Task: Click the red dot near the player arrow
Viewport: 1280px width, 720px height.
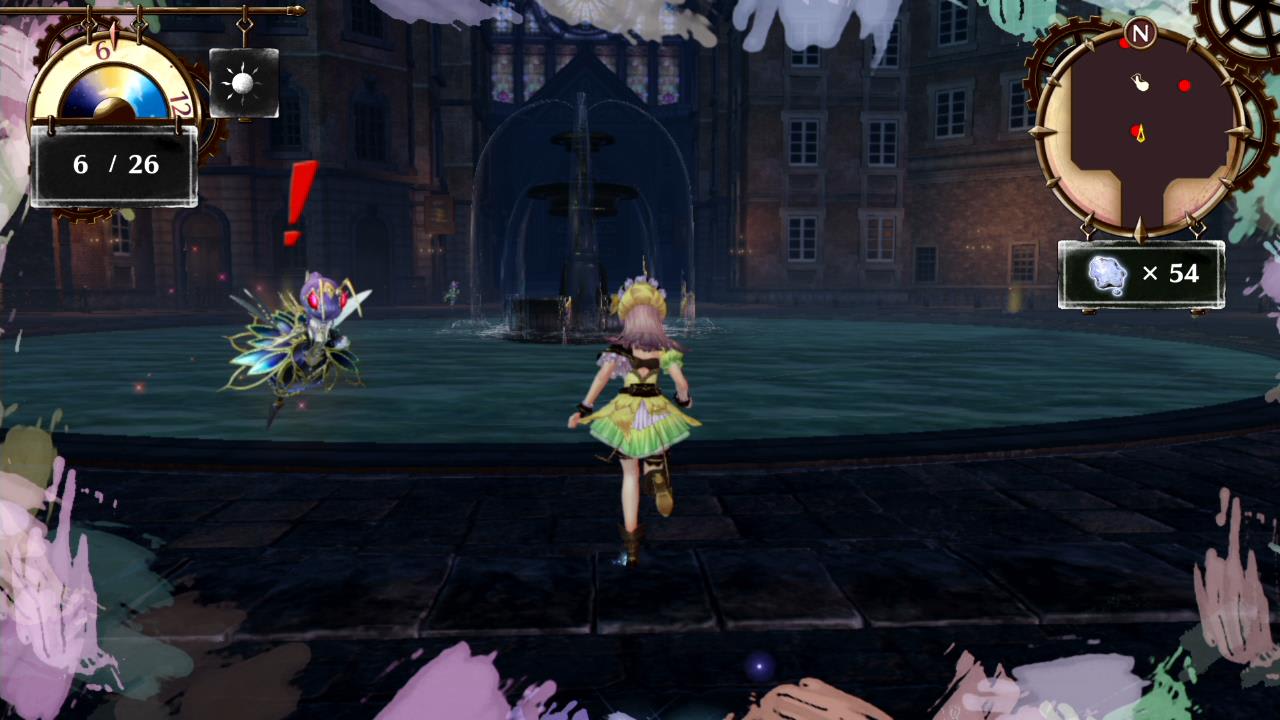Action: point(1135,129)
